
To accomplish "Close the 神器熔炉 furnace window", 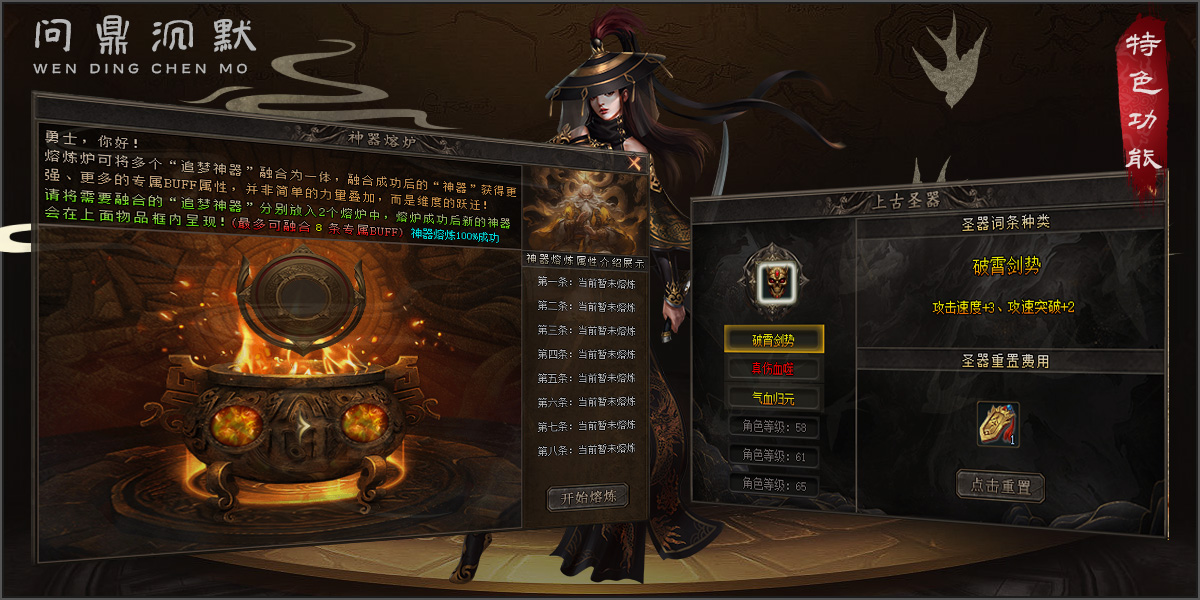I will (x=634, y=163).
